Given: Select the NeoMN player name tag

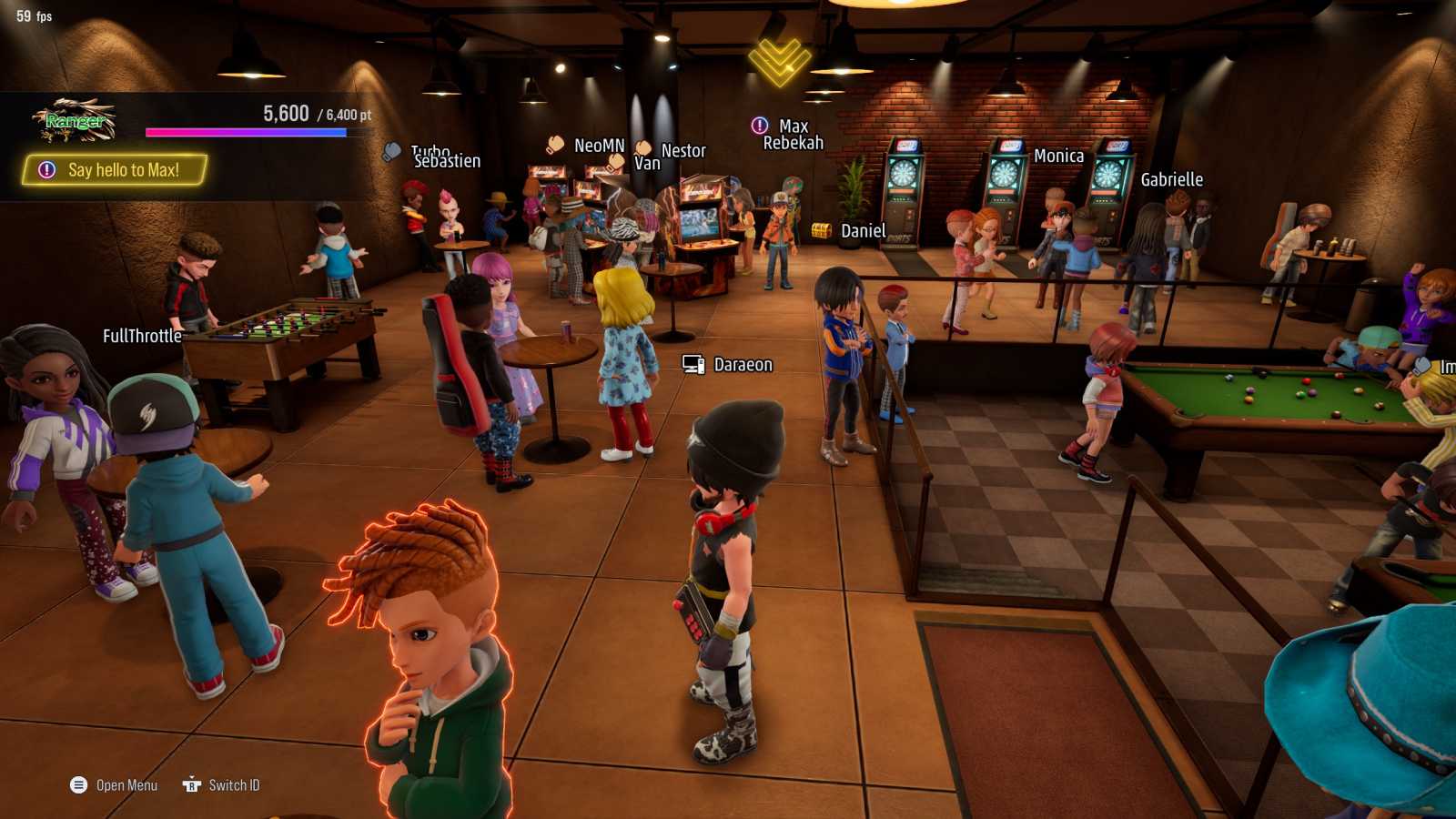Looking at the screenshot, I should coord(587,146).
